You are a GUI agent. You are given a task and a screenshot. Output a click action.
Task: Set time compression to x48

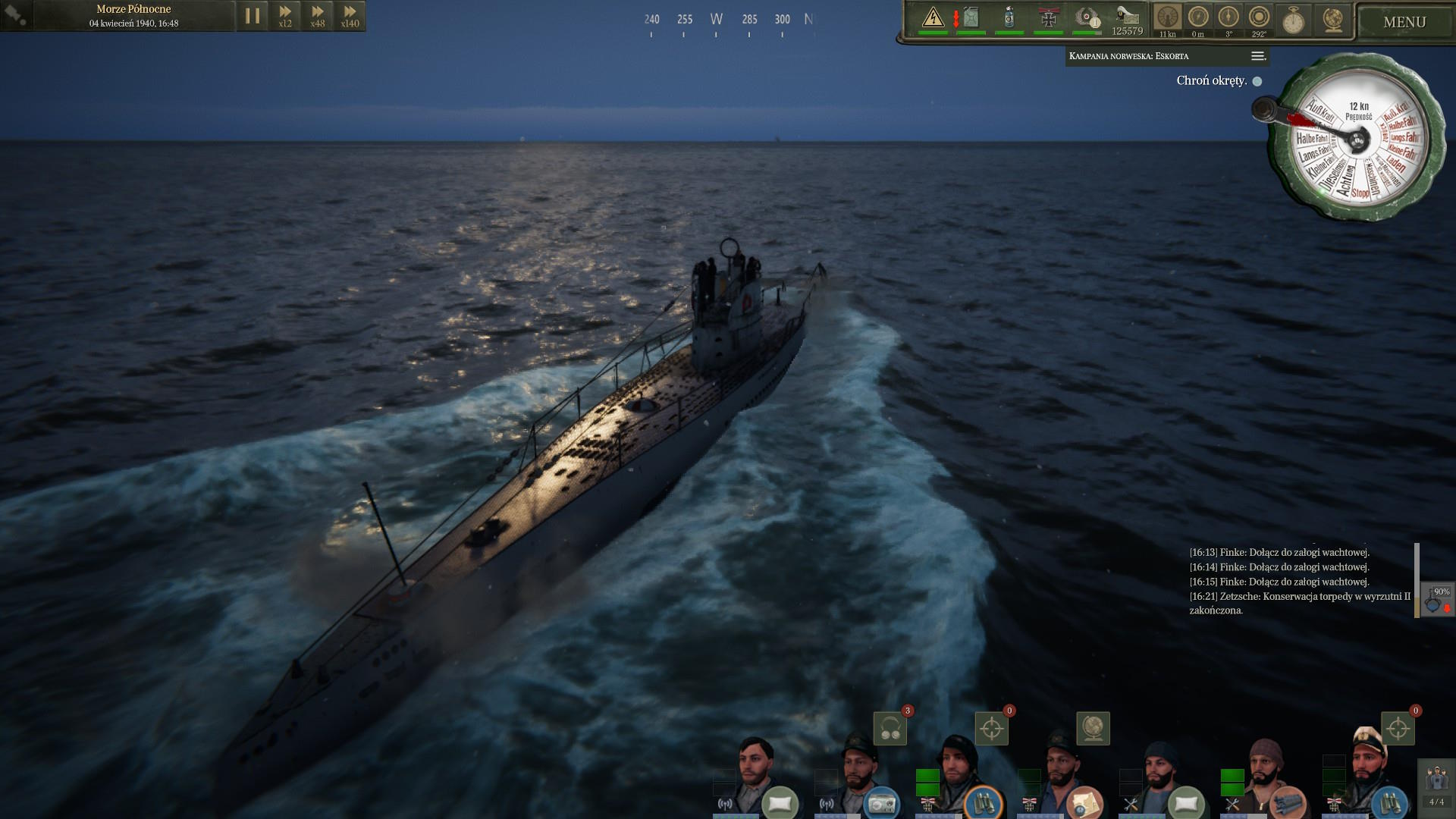click(318, 16)
